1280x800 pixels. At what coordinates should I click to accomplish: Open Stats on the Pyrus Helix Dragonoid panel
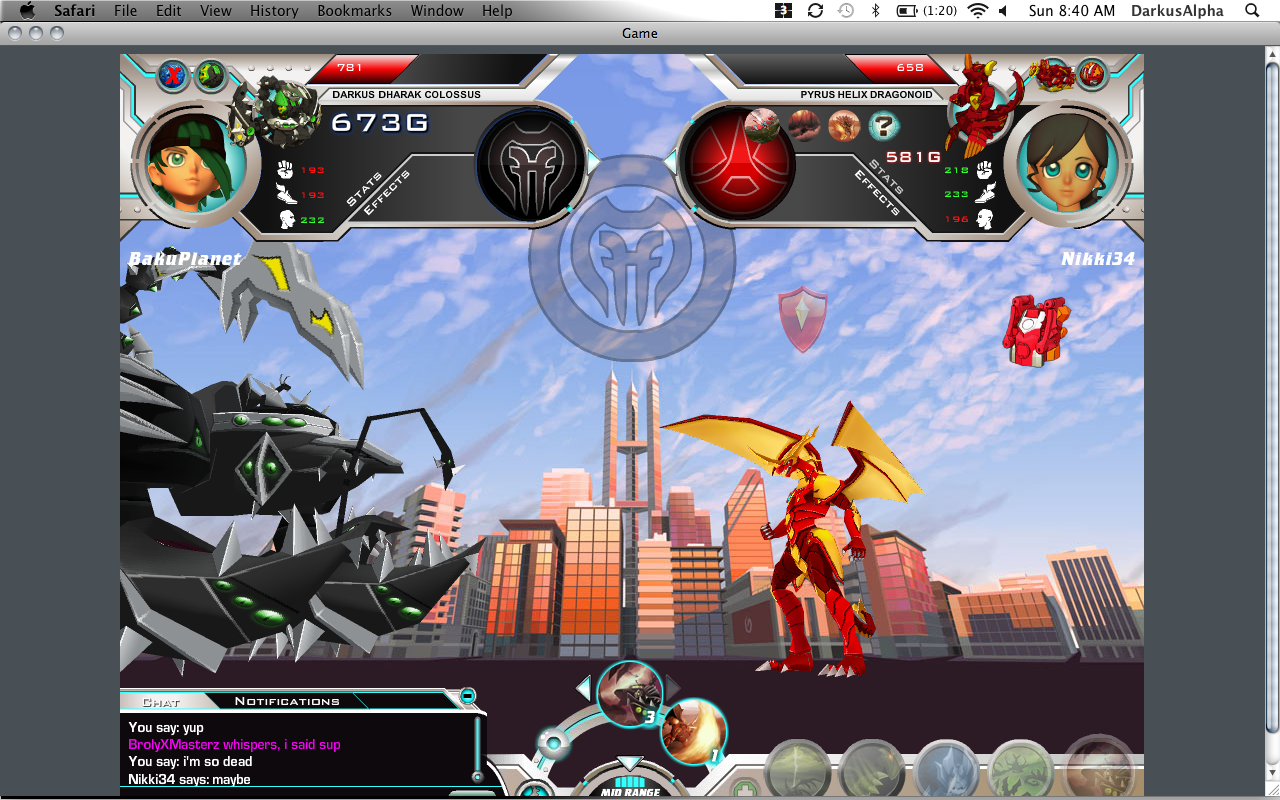point(886,176)
